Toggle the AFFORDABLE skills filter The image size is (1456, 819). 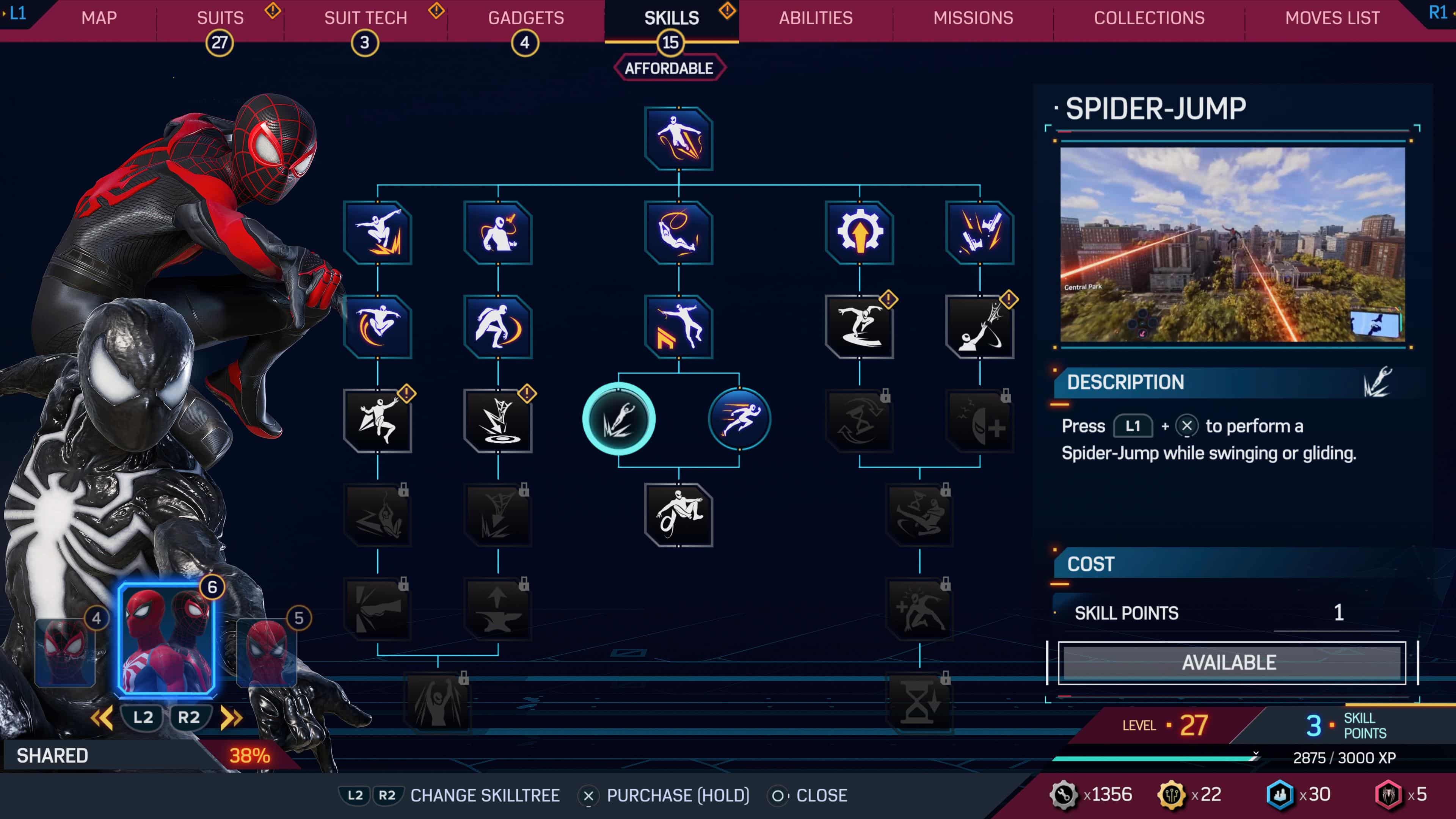click(669, 68)
